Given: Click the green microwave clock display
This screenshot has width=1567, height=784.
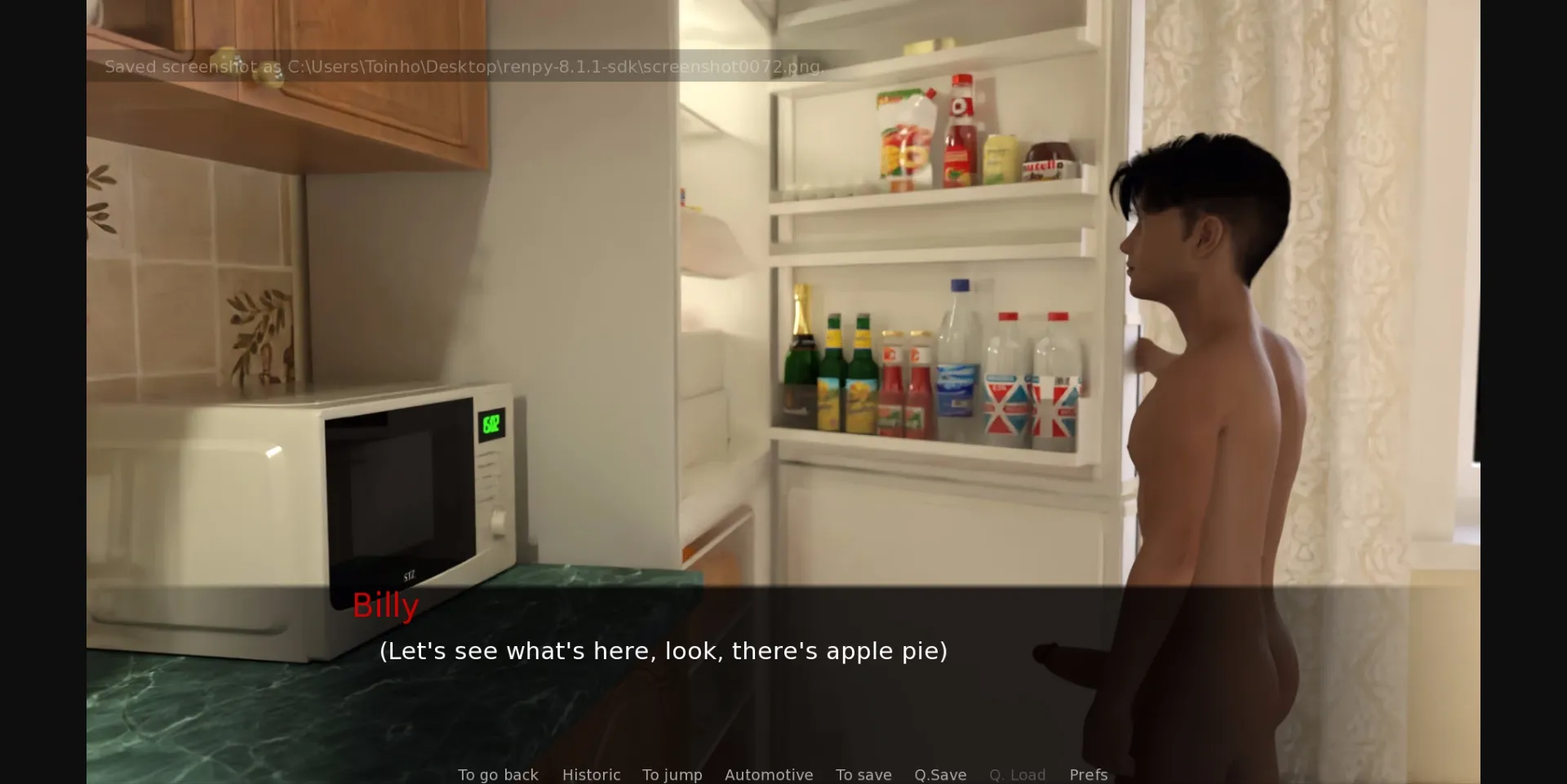Looking at the screenshot, I should pyautogui.click(x=491, y=423).
